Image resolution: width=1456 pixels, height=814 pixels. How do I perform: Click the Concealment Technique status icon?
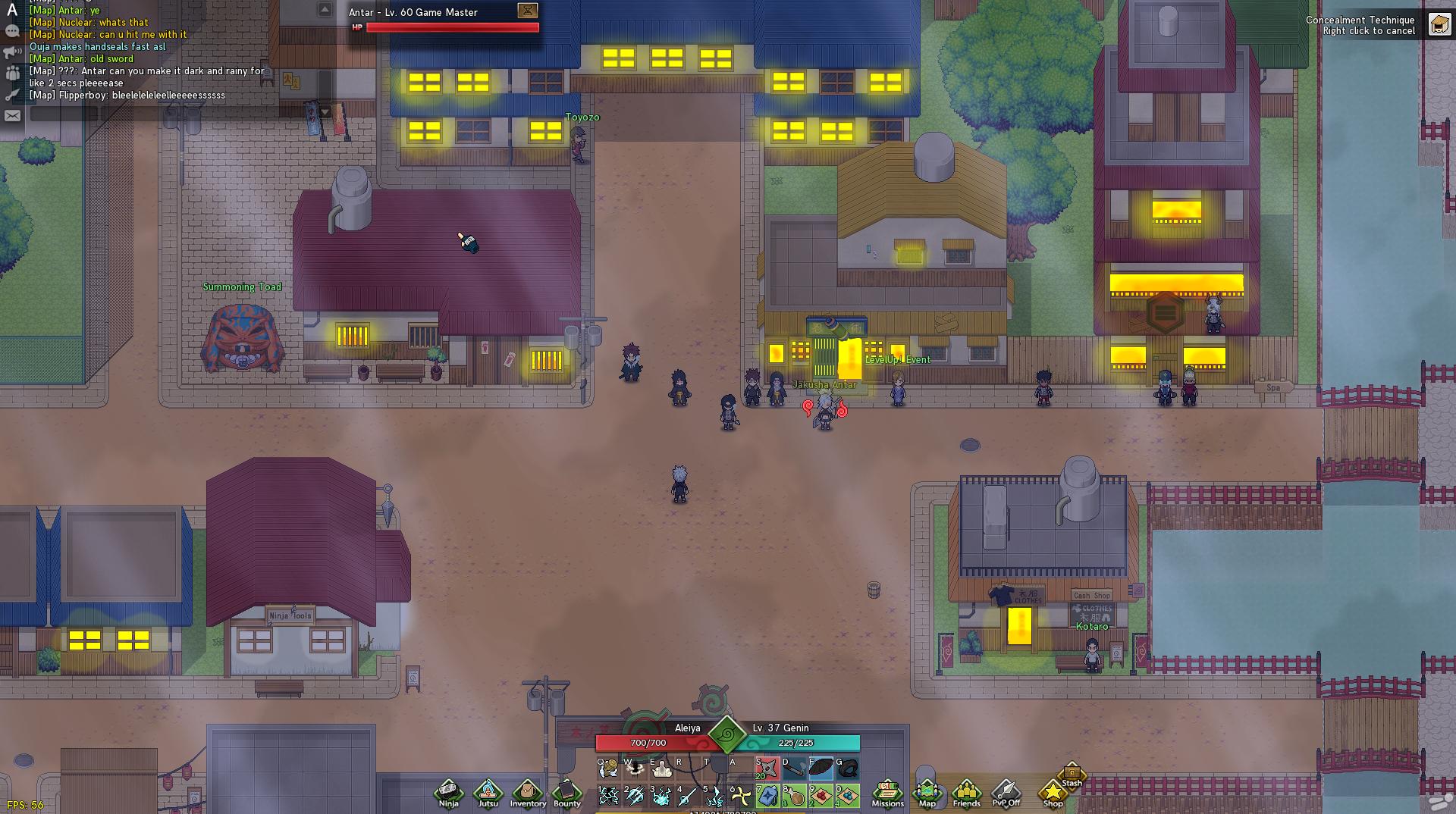(x=1439, y=25)
